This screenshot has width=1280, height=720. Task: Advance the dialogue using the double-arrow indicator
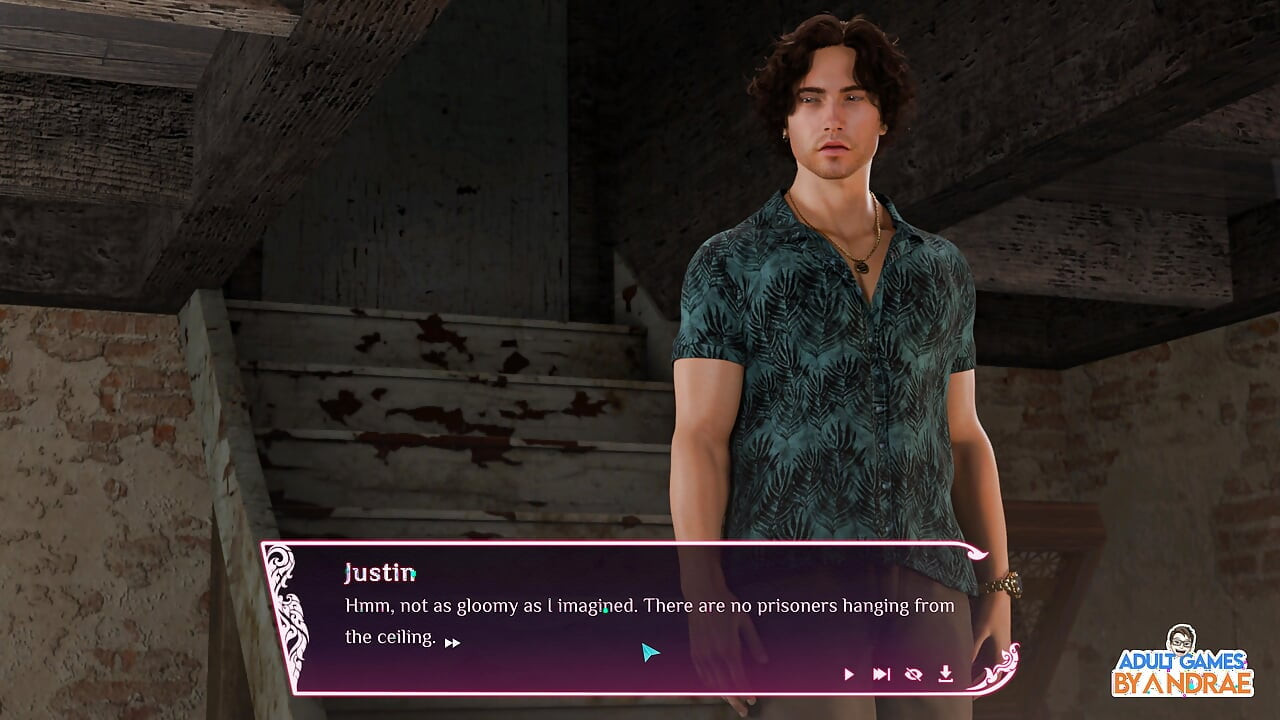452,643
